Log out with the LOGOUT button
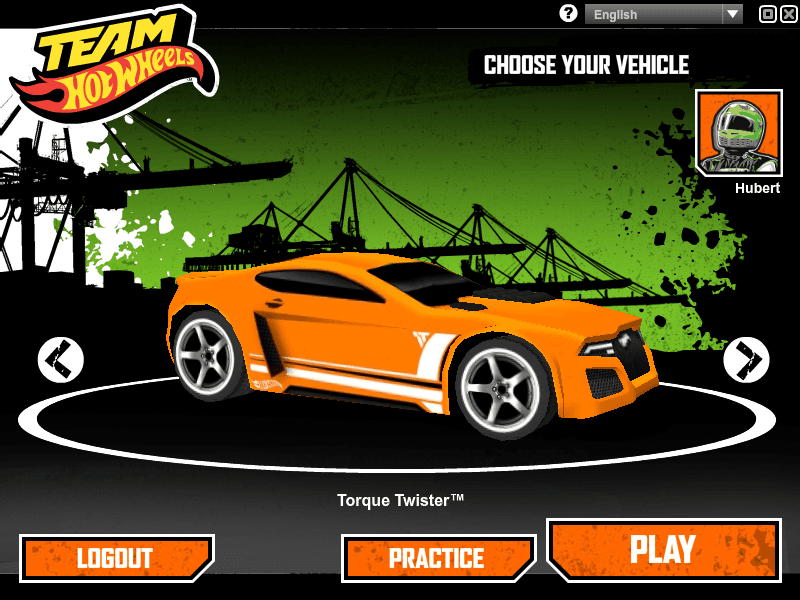 point(116,558)
